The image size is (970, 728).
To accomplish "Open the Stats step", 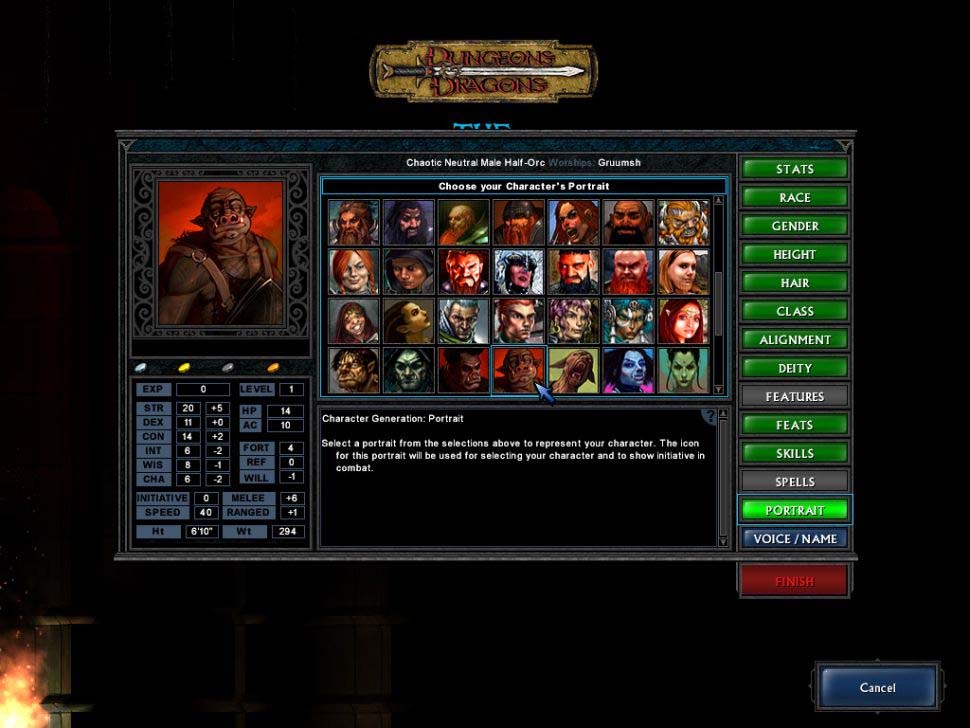I will 795,169.
